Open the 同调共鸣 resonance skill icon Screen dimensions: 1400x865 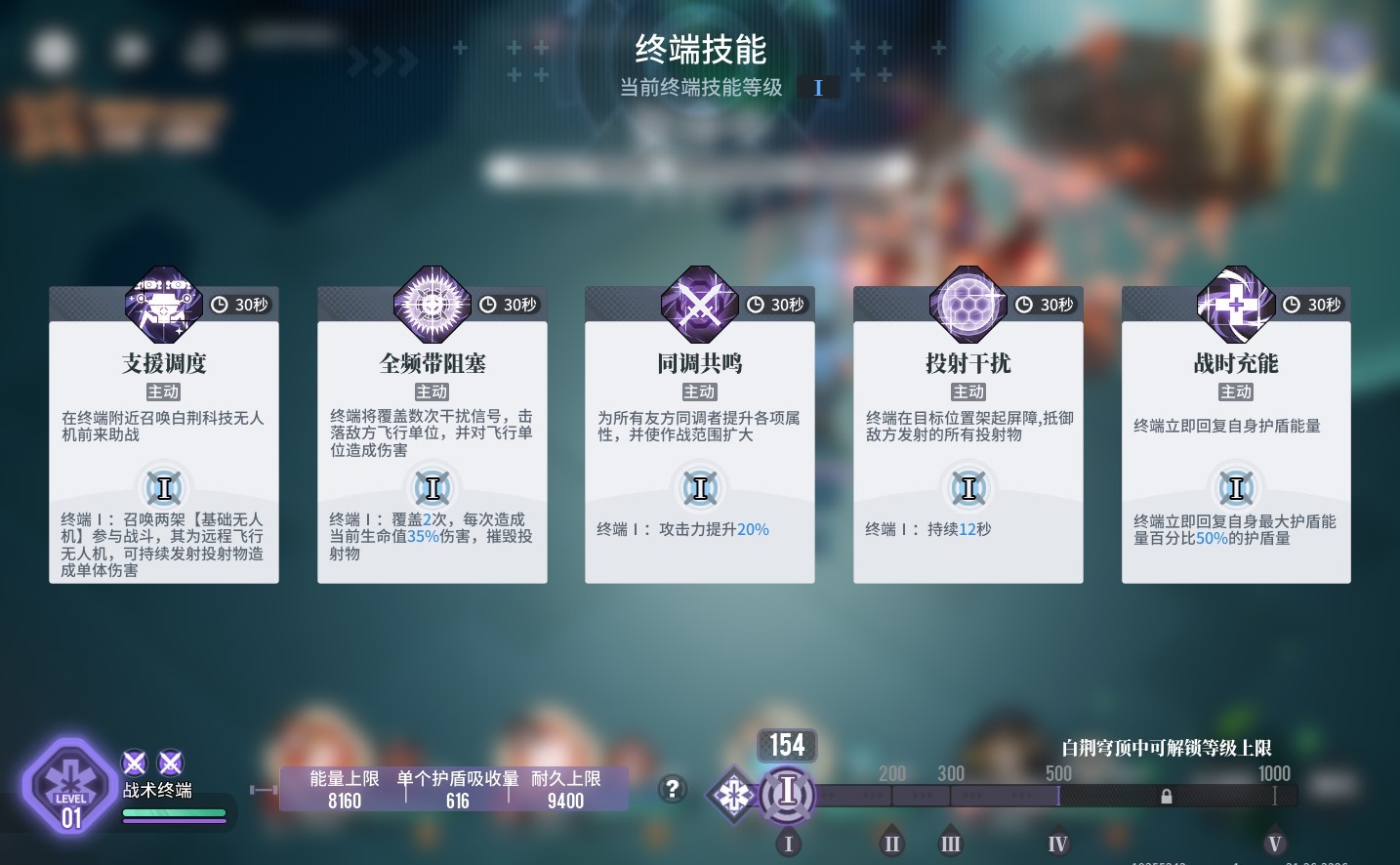pos(699,304)
